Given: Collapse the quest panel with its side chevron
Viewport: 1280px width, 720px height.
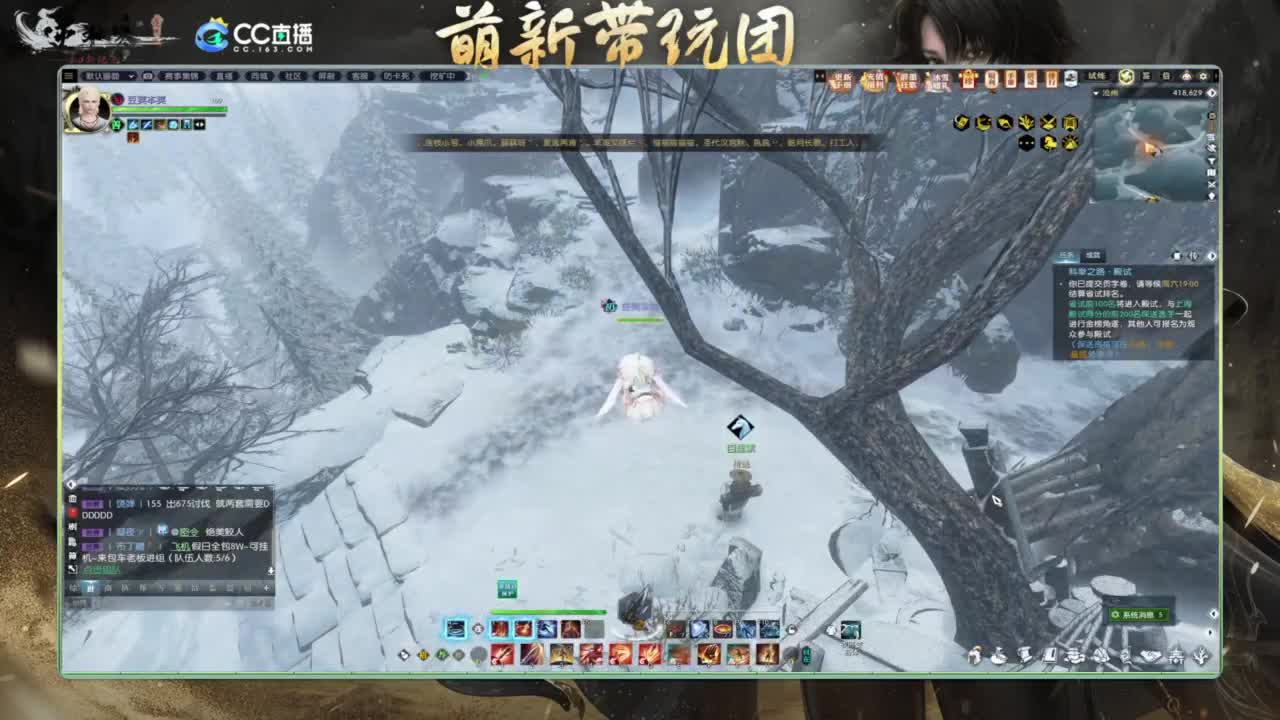Looking at the screenshot, I should (x=1212, y=255).
